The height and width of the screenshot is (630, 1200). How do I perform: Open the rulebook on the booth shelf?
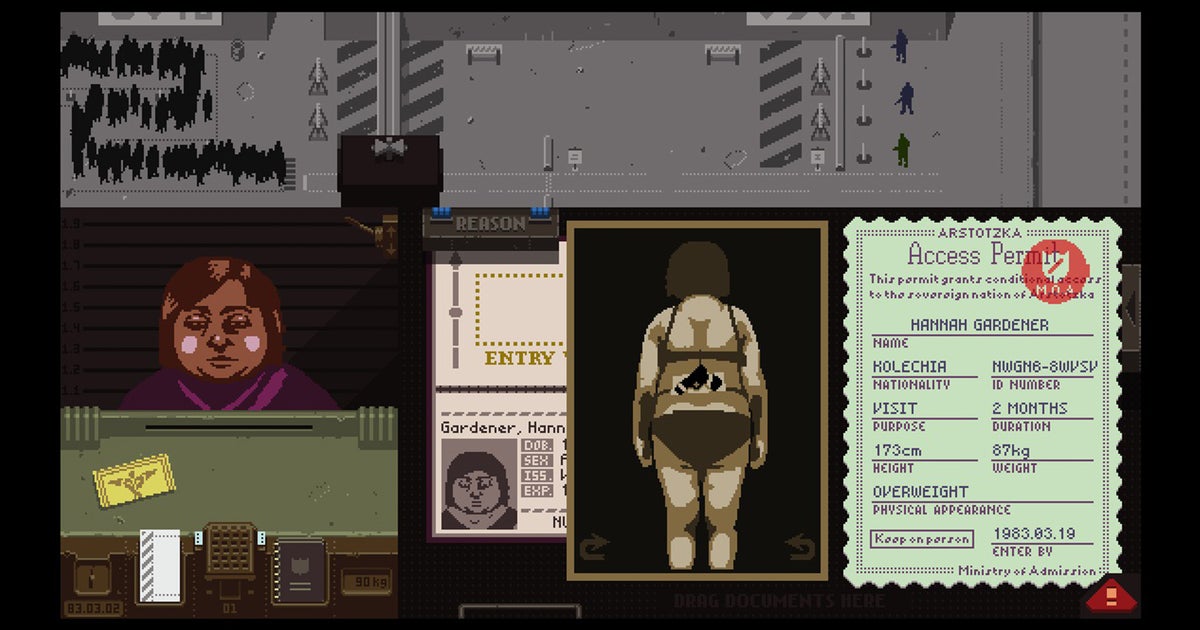point(299,570)
